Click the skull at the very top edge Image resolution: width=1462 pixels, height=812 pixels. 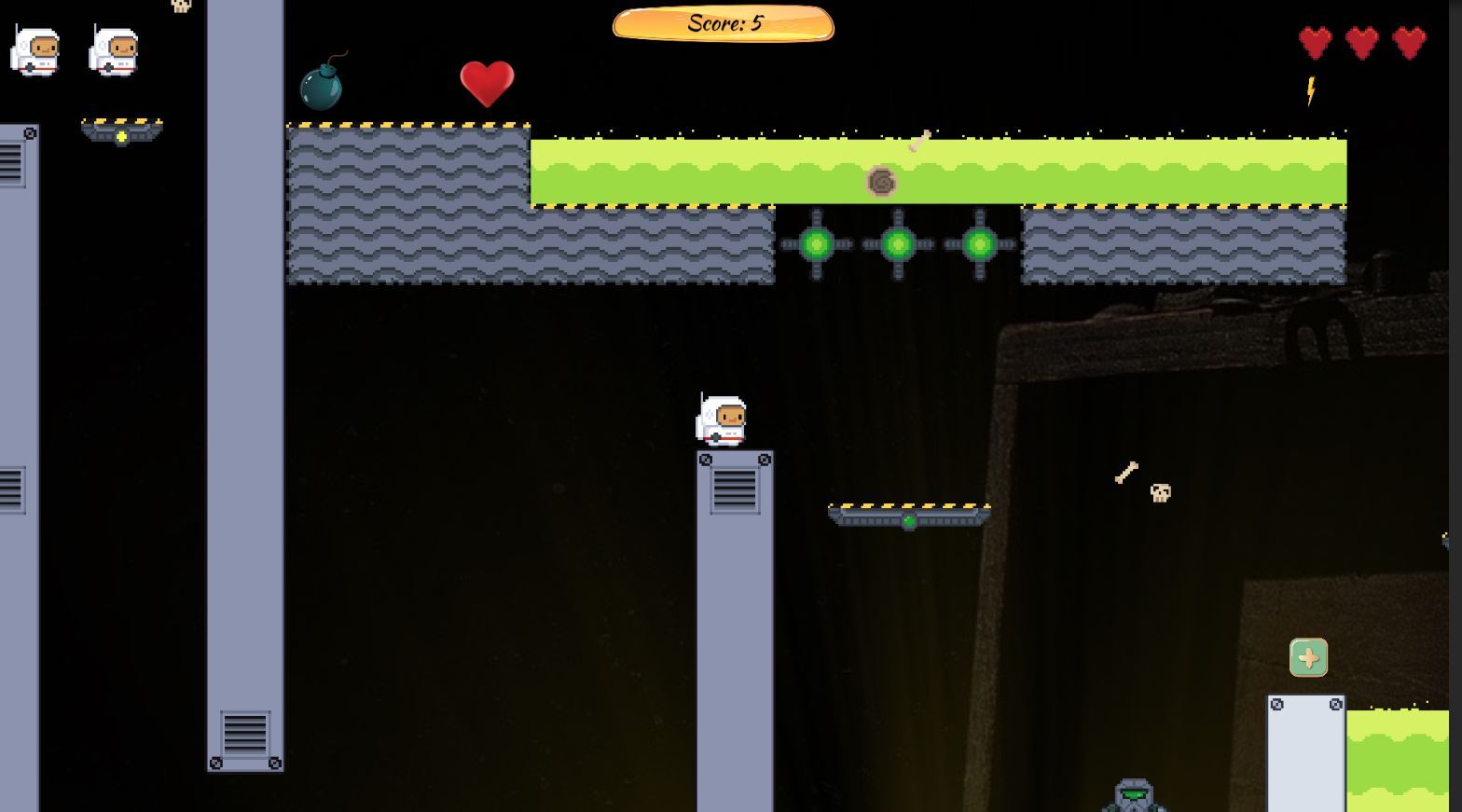[x=180, y=6]
